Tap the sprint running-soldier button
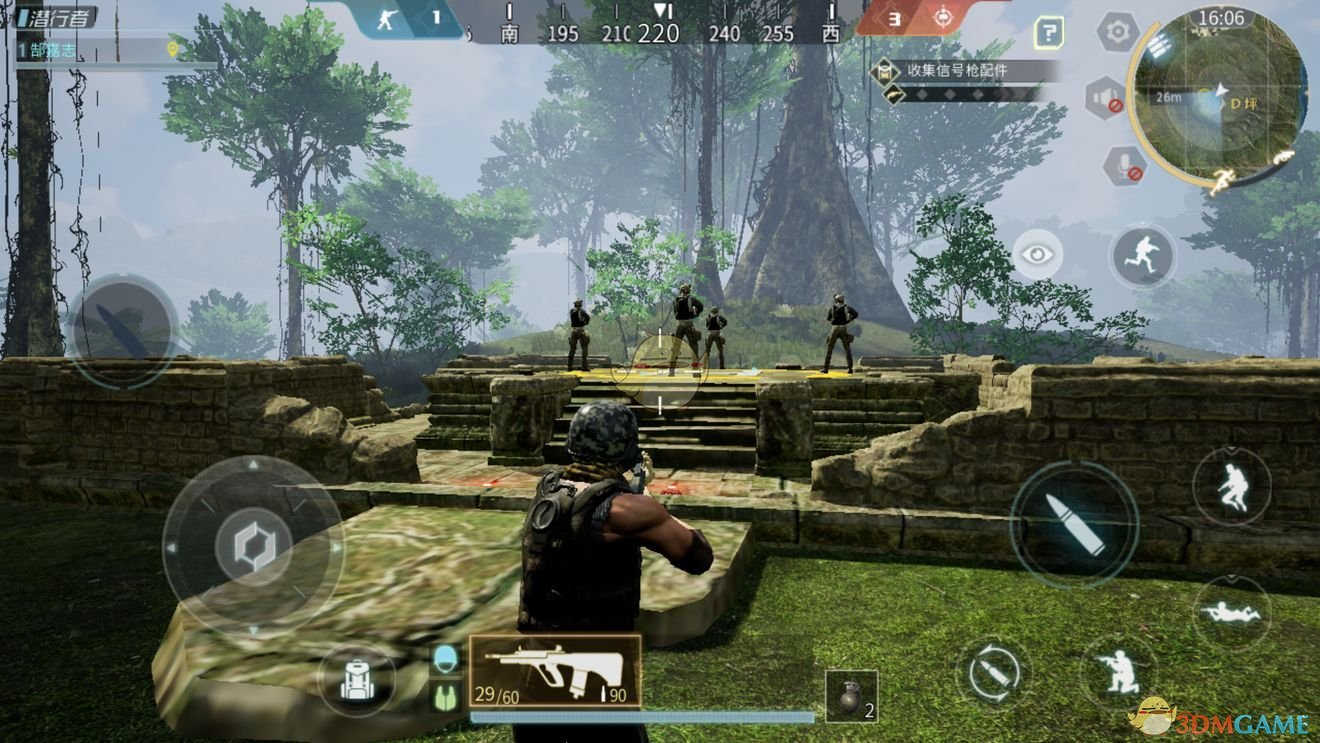The image size is (1320, 743). pos(1142,254)
